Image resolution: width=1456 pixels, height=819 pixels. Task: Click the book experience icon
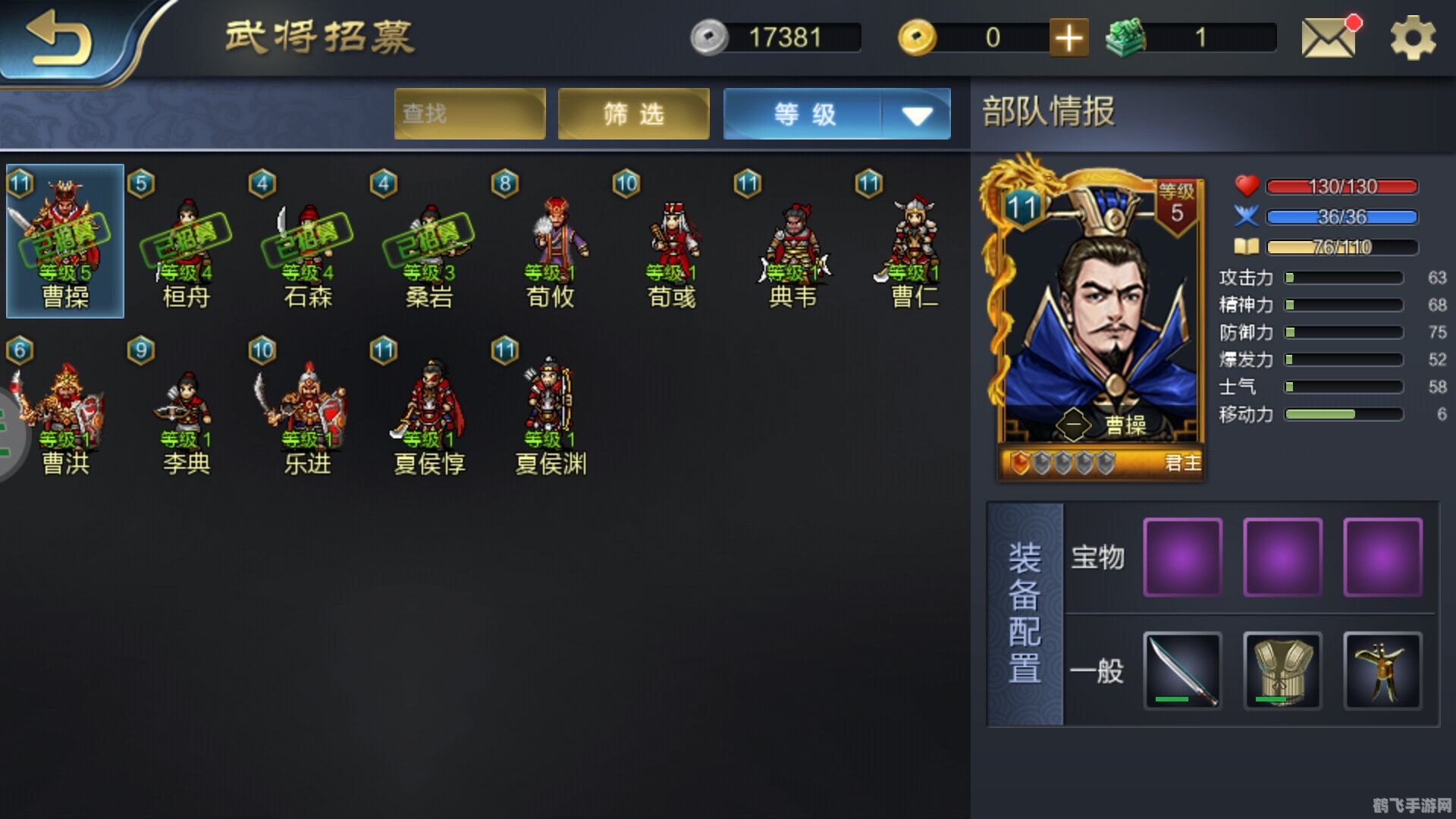pos(1247,246)
